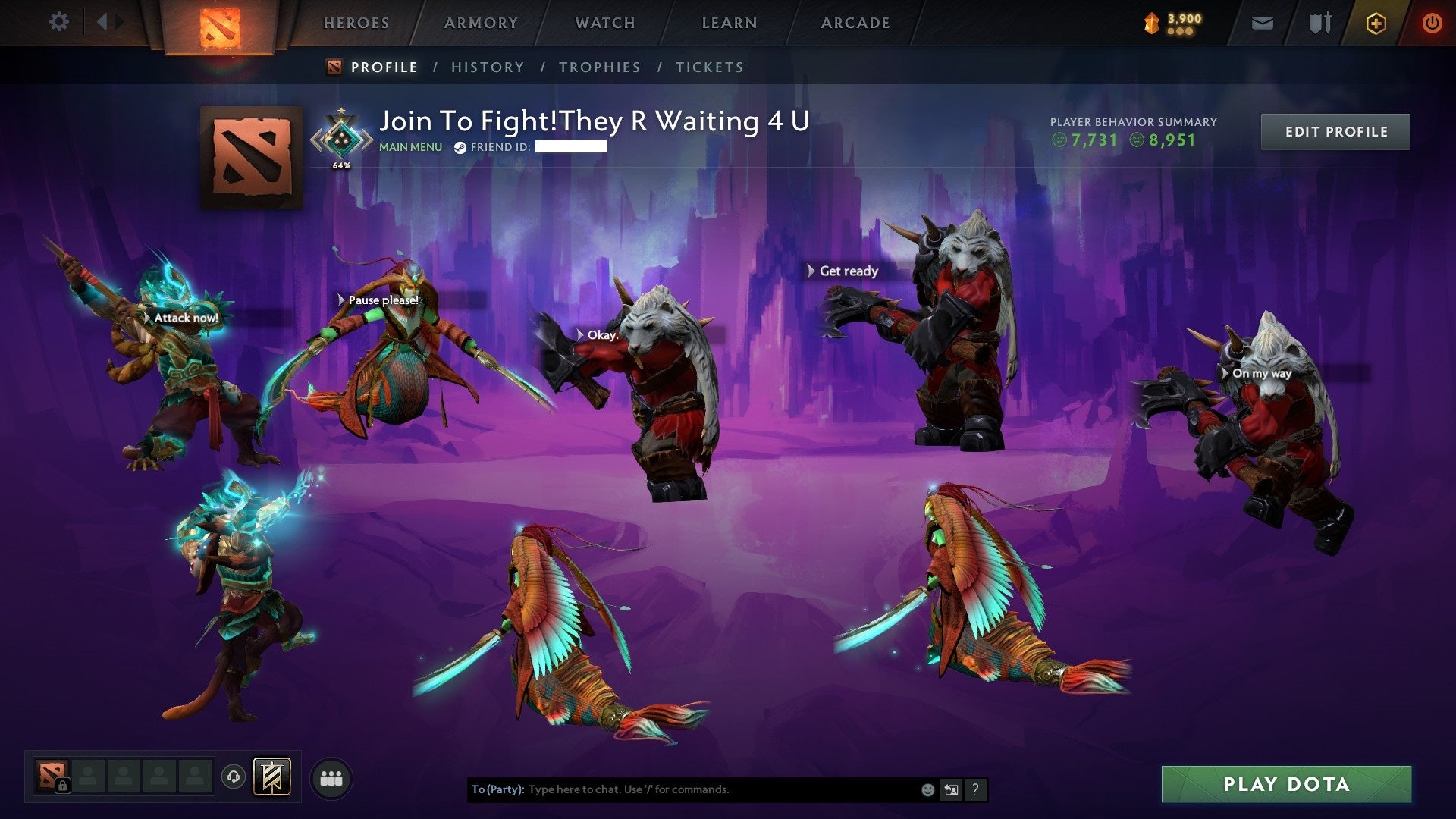Click the power exit icon

(x=1432, y=22)
